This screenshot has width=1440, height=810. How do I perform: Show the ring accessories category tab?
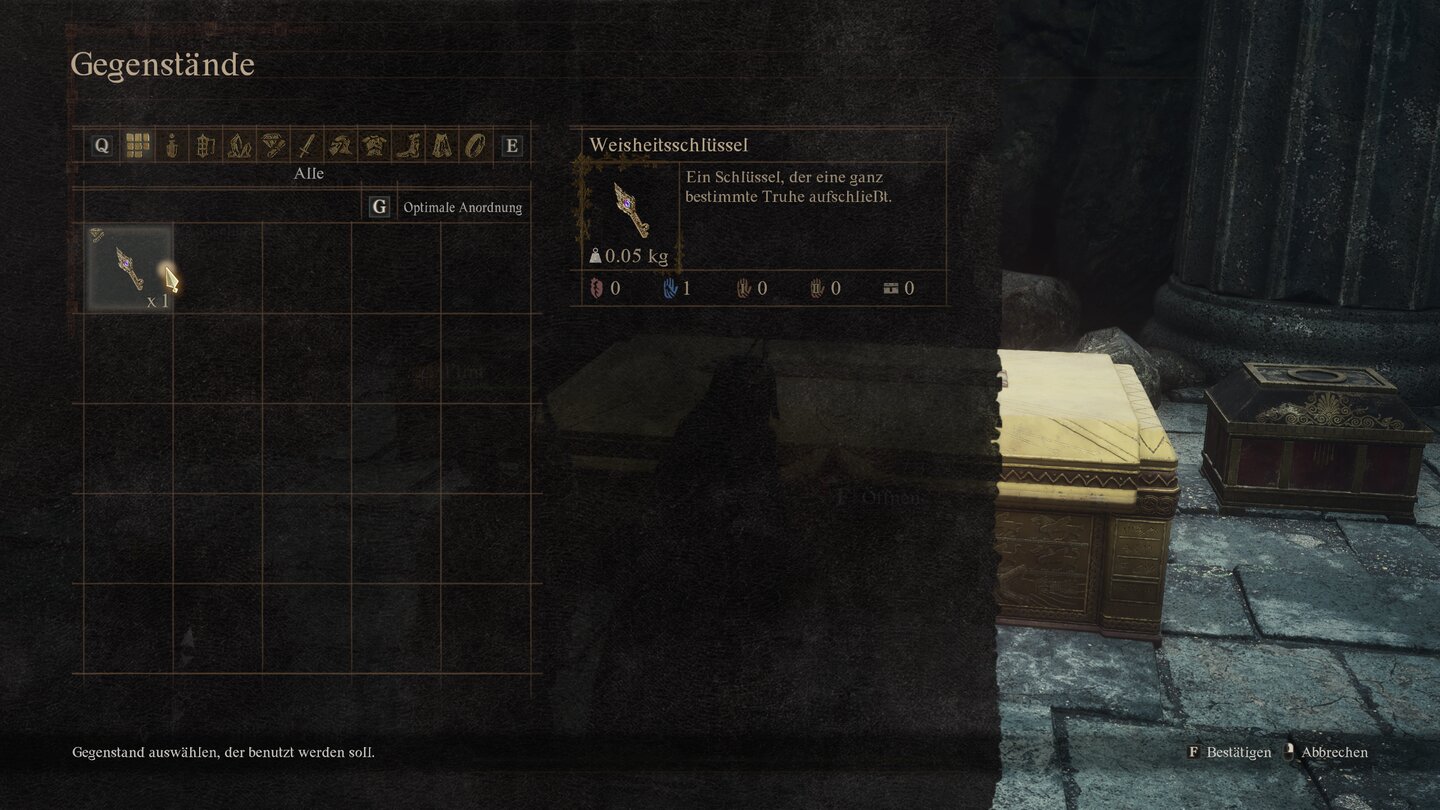pyautogui.click(x=473, y=146)
